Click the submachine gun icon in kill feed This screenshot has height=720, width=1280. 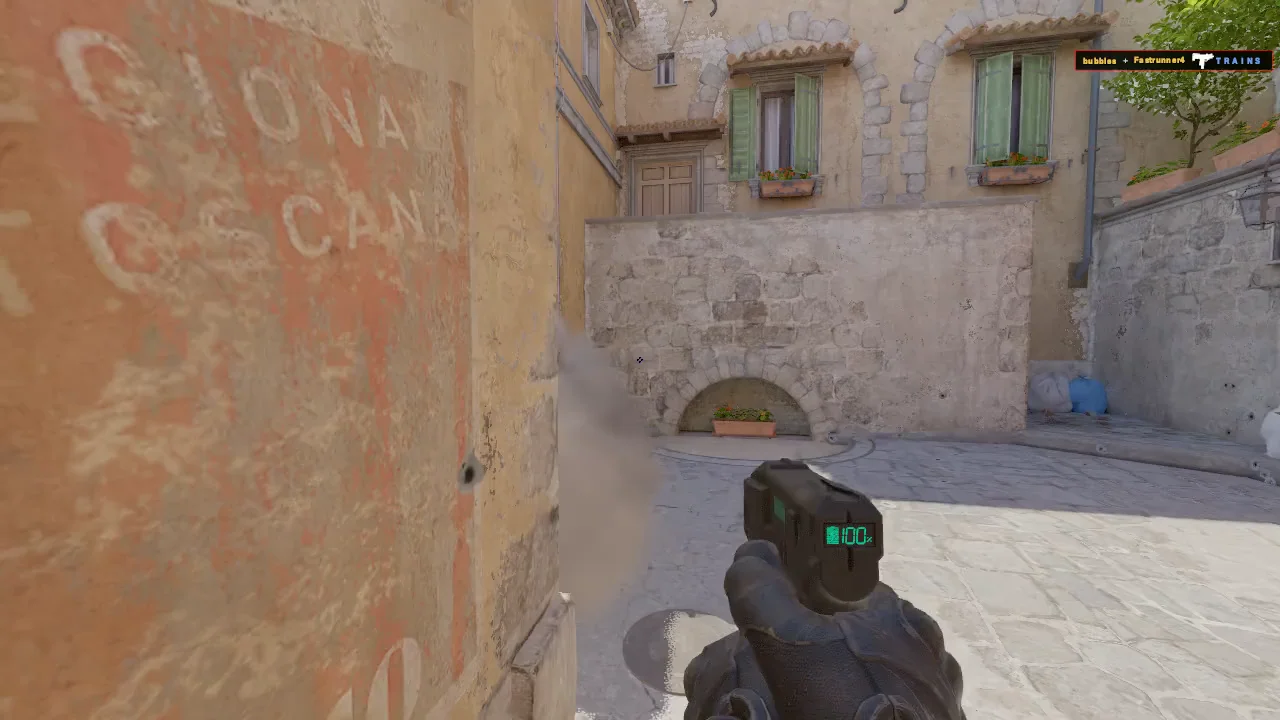click(1201, 61)
